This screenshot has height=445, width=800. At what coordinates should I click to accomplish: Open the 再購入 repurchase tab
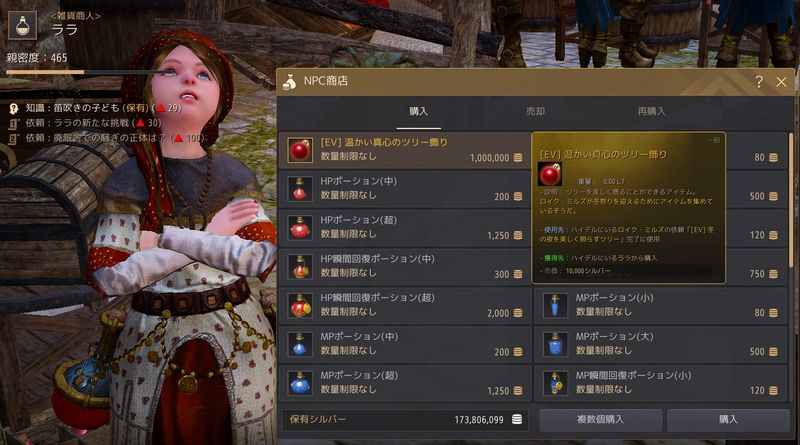coord(651,111)
